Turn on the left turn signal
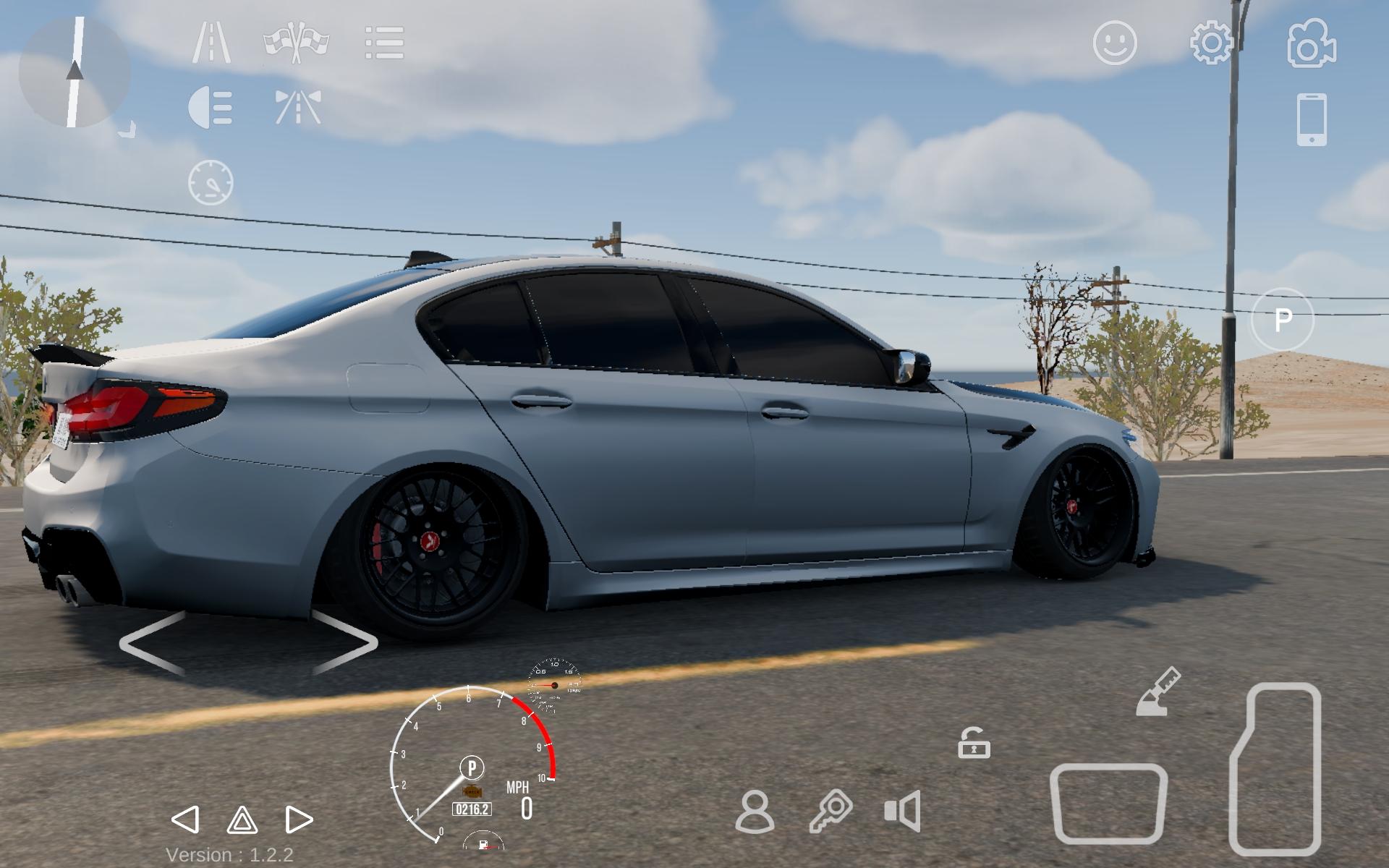This screenshot has width=1389, height=868. click(x=185, y=820)
